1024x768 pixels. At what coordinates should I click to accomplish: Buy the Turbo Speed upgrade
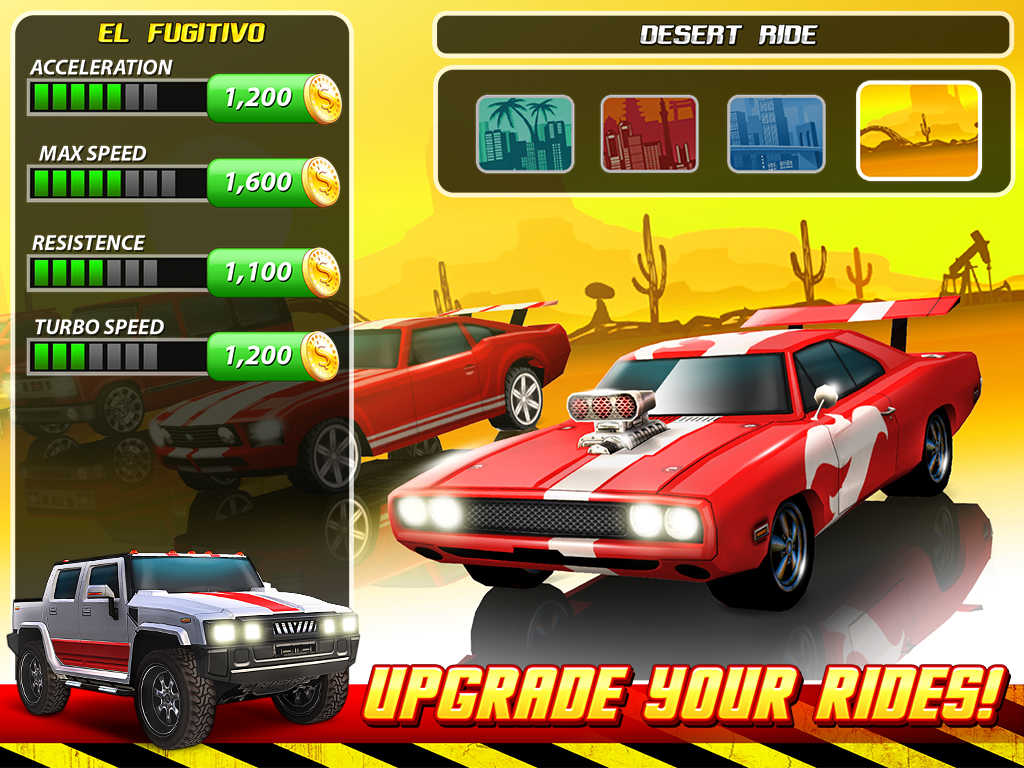(x=273, y=355)
